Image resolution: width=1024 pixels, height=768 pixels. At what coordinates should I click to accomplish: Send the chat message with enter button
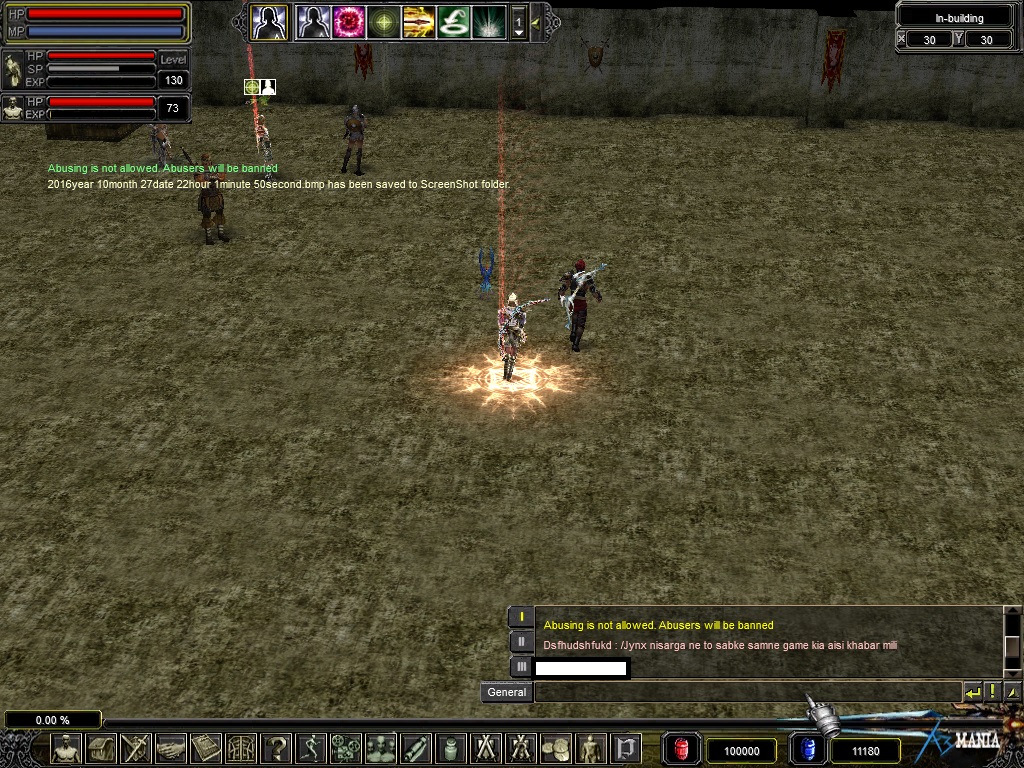tap(972, 691)
